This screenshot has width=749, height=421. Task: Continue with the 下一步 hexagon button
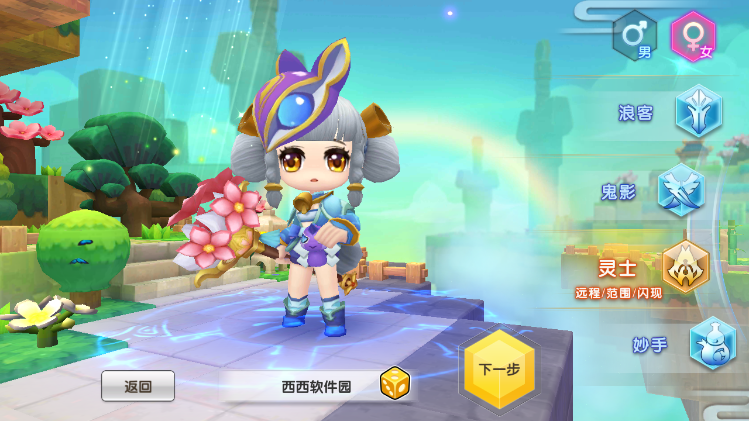(499, 369)
